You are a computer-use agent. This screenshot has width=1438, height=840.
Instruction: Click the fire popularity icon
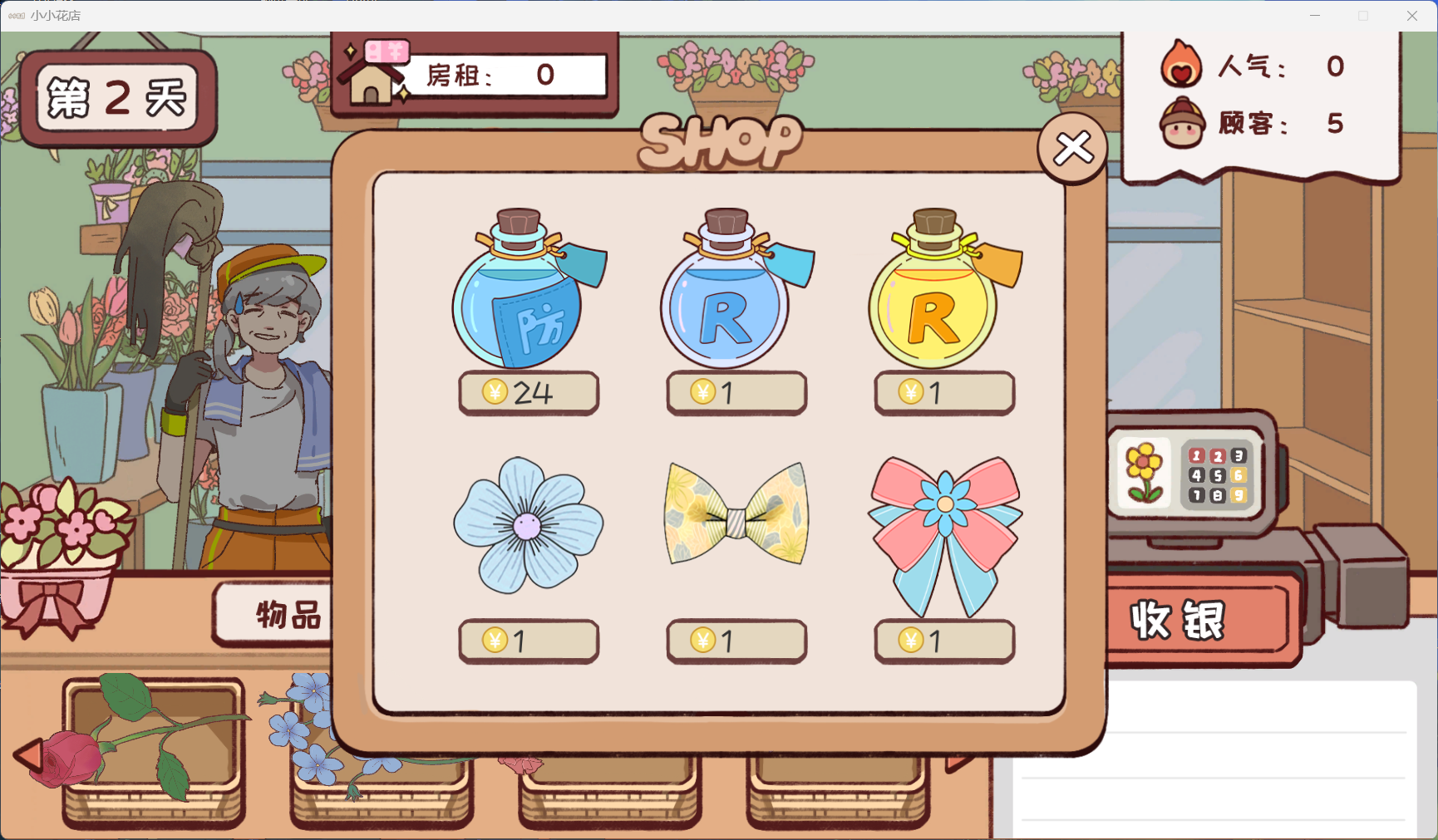(x=1180, y=68)
